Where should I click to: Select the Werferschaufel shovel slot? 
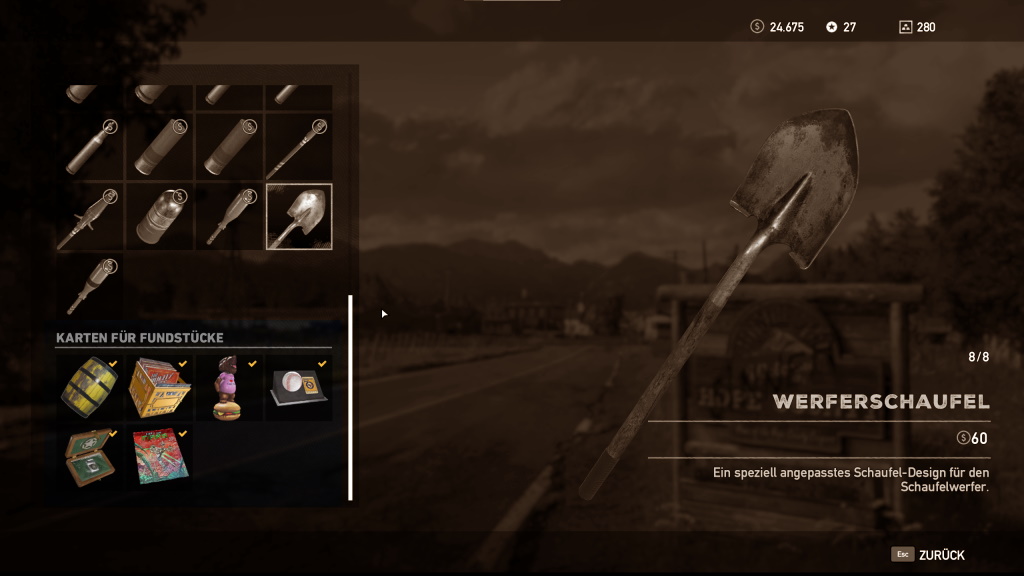(x=299, y=216)
